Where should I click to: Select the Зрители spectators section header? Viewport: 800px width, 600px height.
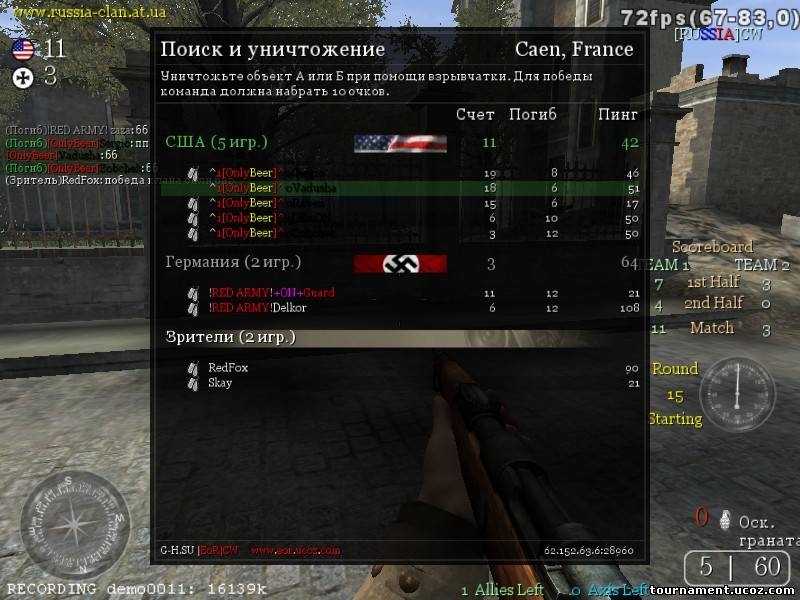pos(231,338)
